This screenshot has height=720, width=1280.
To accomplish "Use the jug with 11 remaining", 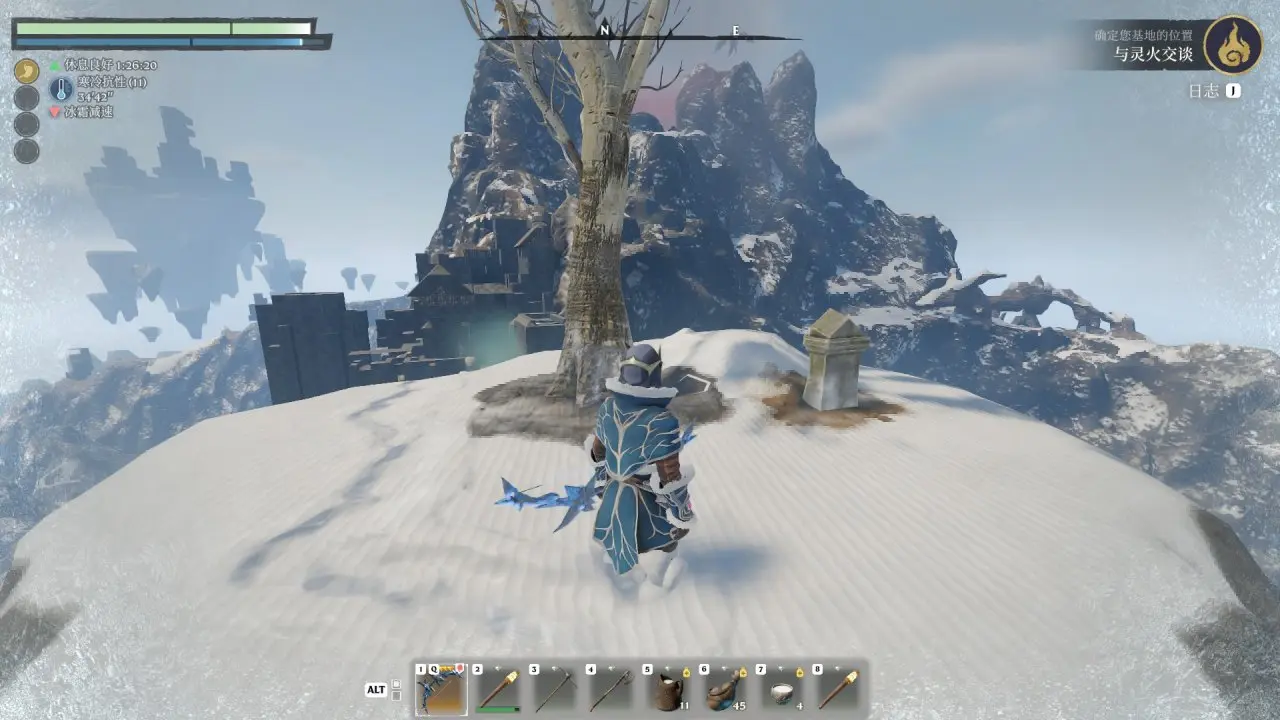I will [x=668, y=689].
